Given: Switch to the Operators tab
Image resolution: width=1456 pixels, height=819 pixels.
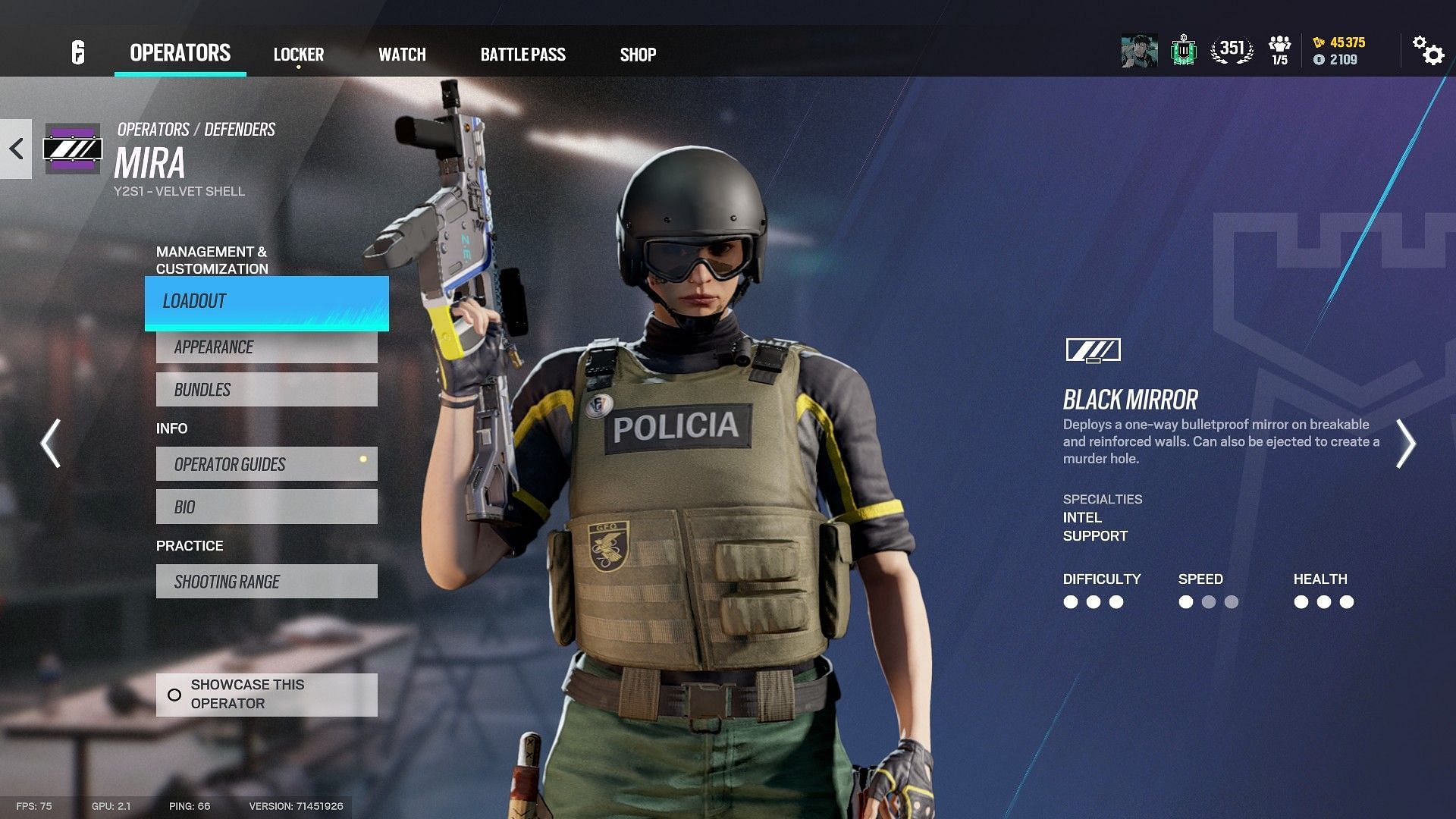Looking at the screenshot, I should pos(180,53).
